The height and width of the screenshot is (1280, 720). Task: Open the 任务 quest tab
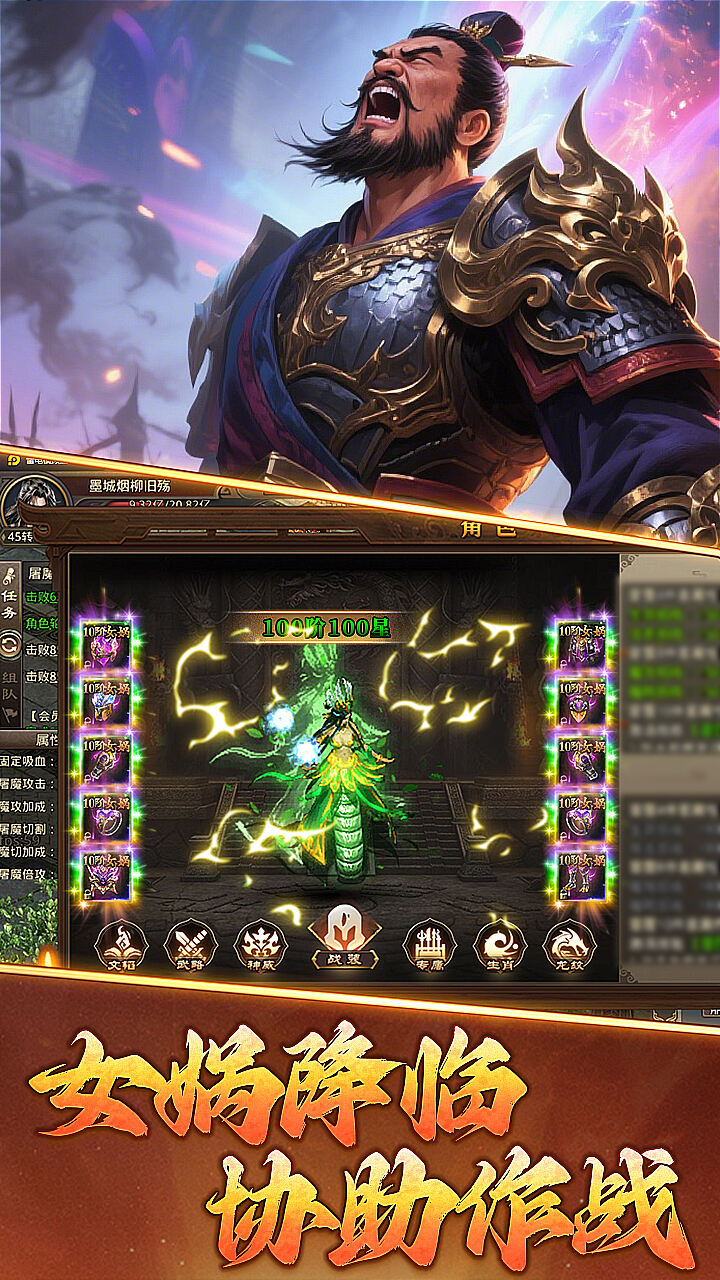[x=11, y=596]
